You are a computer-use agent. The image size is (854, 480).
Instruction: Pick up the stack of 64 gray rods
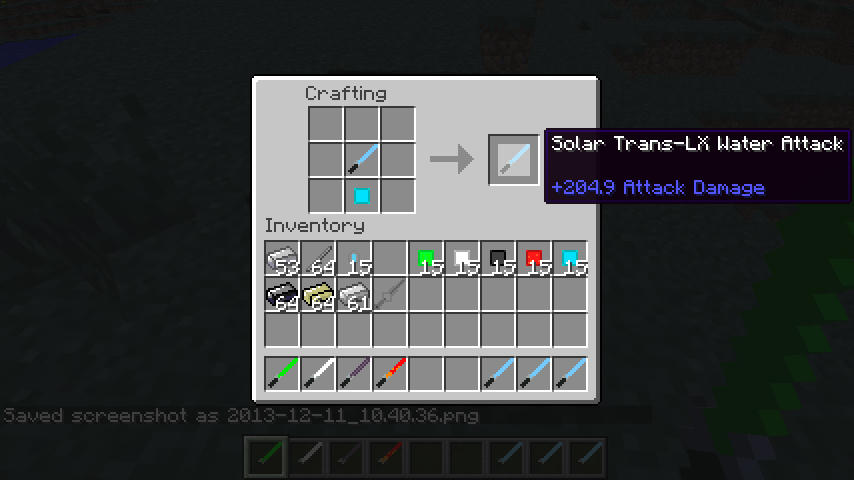point(319,259)
